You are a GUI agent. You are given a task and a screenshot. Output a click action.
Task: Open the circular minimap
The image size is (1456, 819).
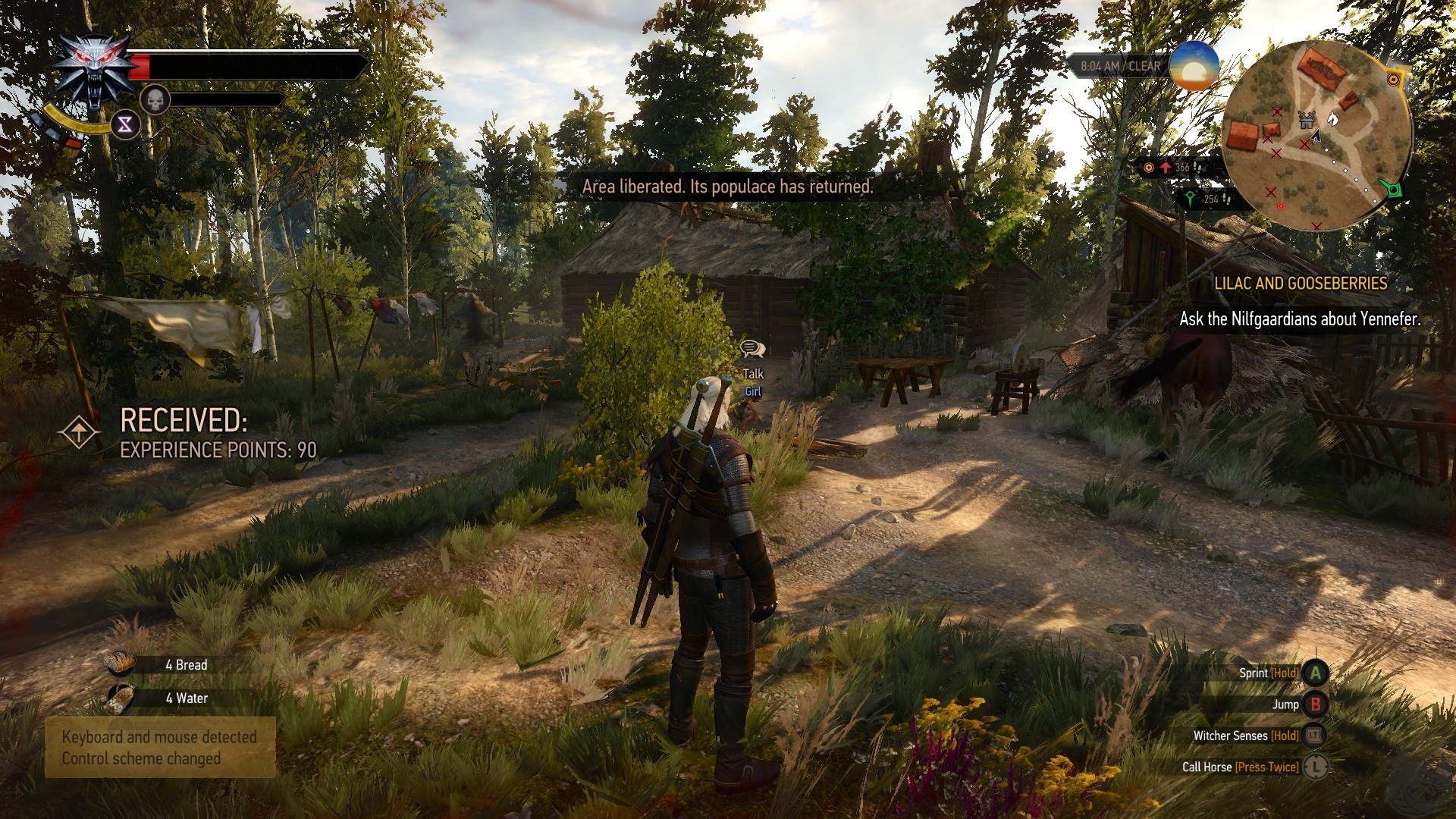1317,135
